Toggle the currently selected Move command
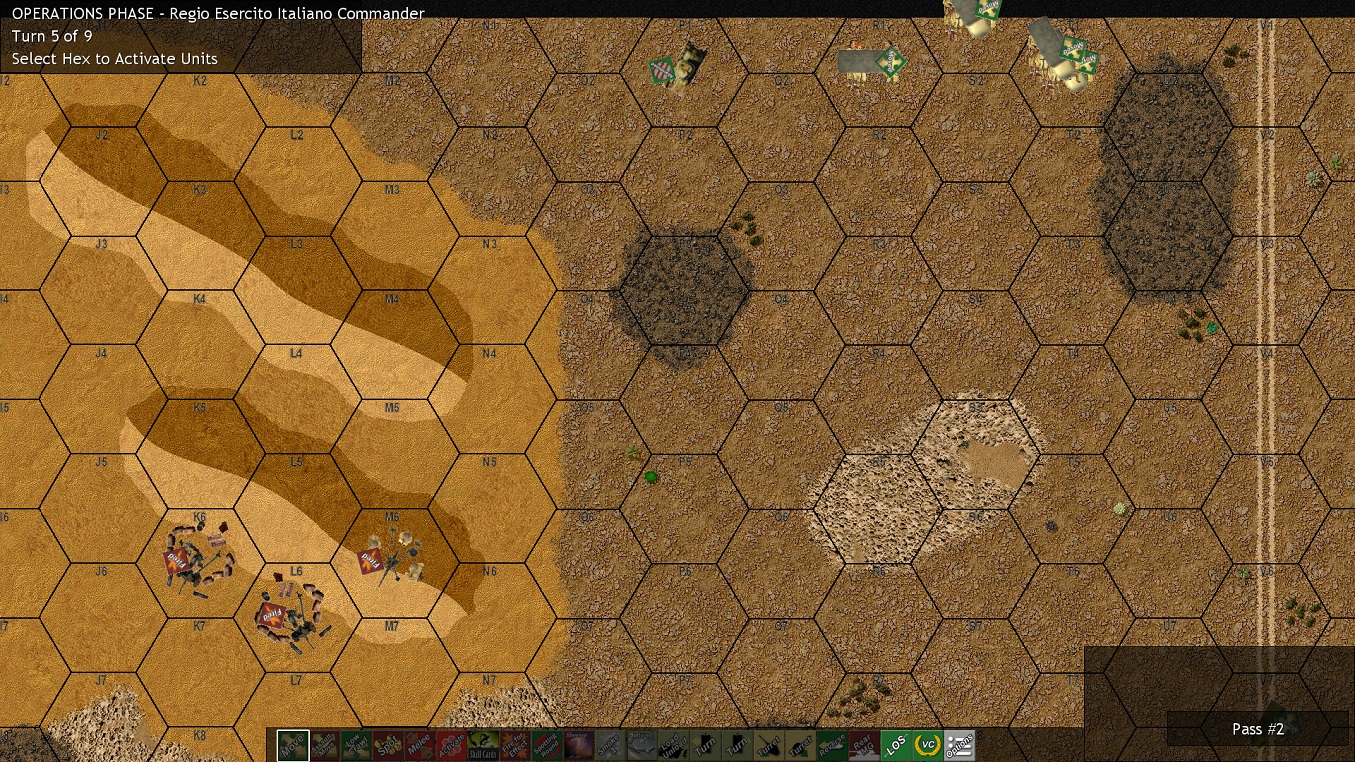Viewport: 1355px width, 762px height. (x=292, y=745)
